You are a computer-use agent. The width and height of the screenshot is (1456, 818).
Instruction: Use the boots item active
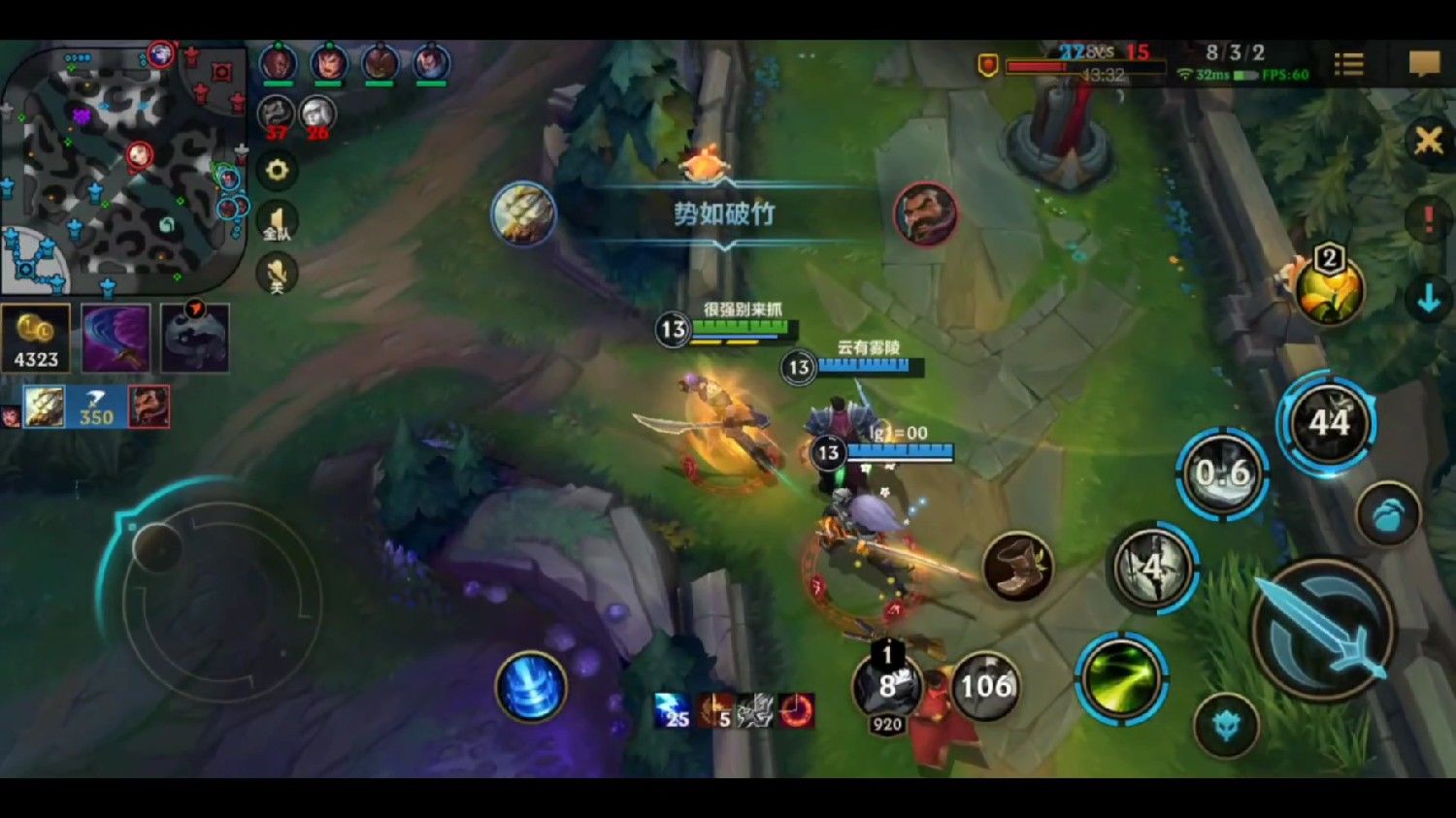1016,566
